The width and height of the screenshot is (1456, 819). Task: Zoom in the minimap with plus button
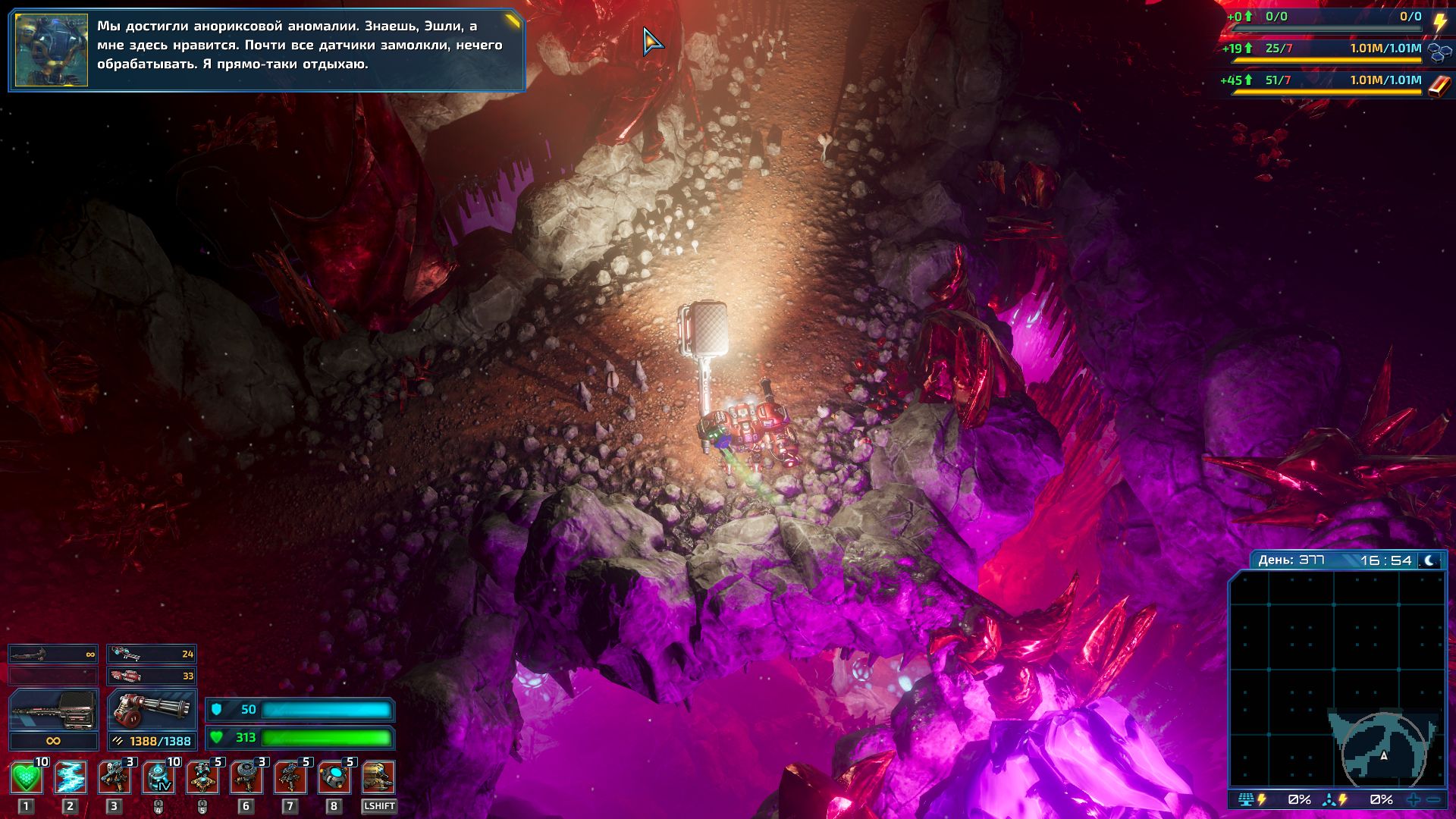(x=1414, y=799)
